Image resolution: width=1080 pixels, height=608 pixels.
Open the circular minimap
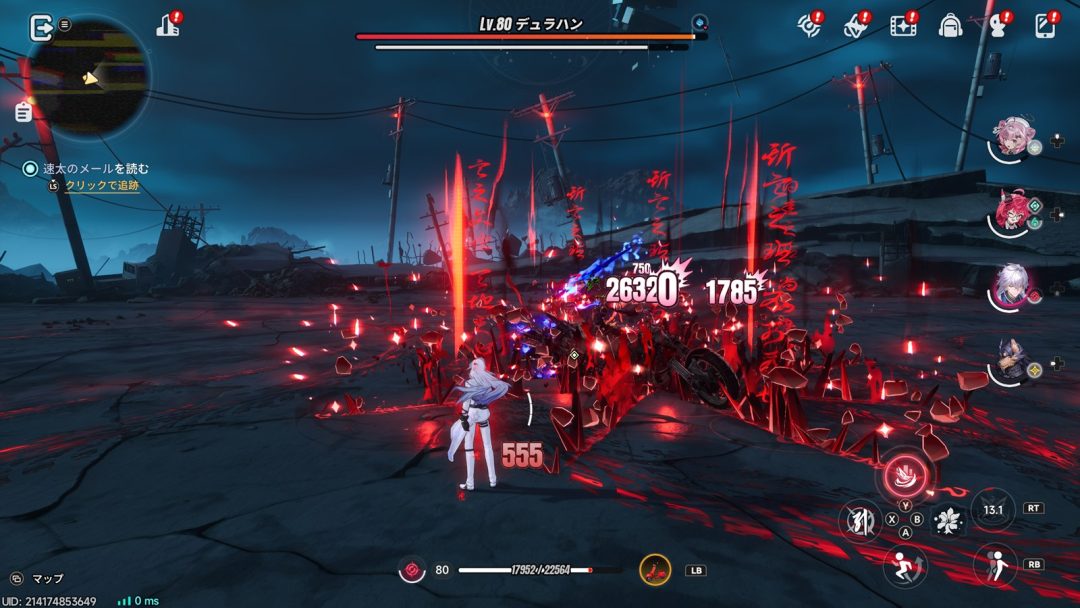90,76
